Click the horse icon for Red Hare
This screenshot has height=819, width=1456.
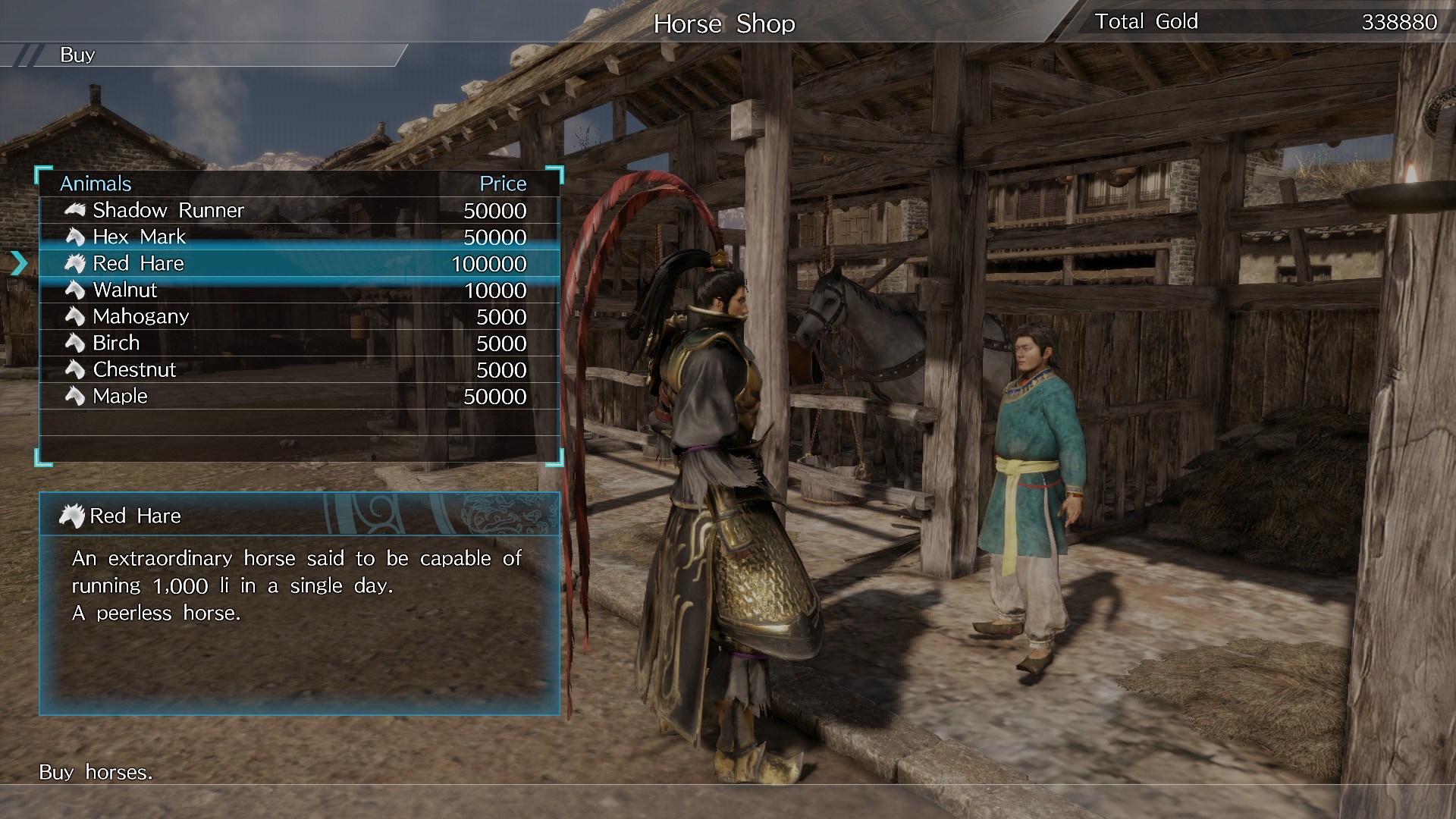pos(76,263)
